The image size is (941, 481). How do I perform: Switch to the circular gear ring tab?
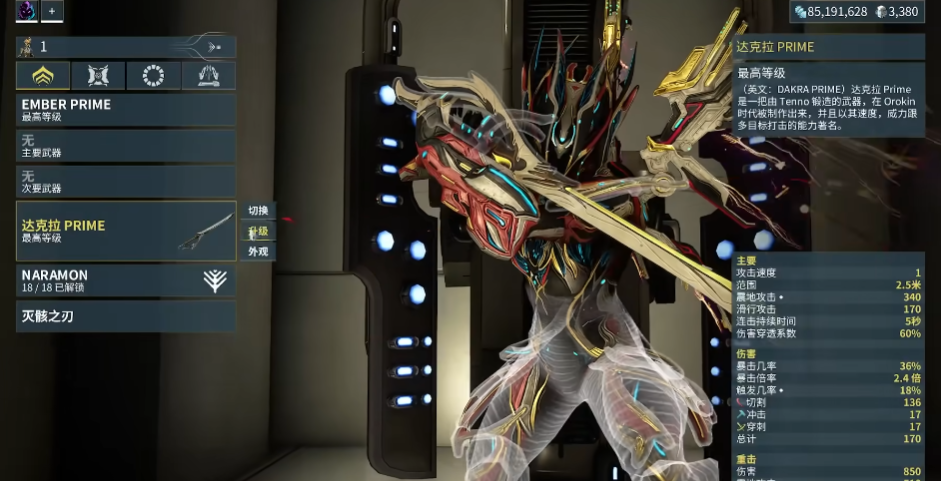(x=153, y=76)
